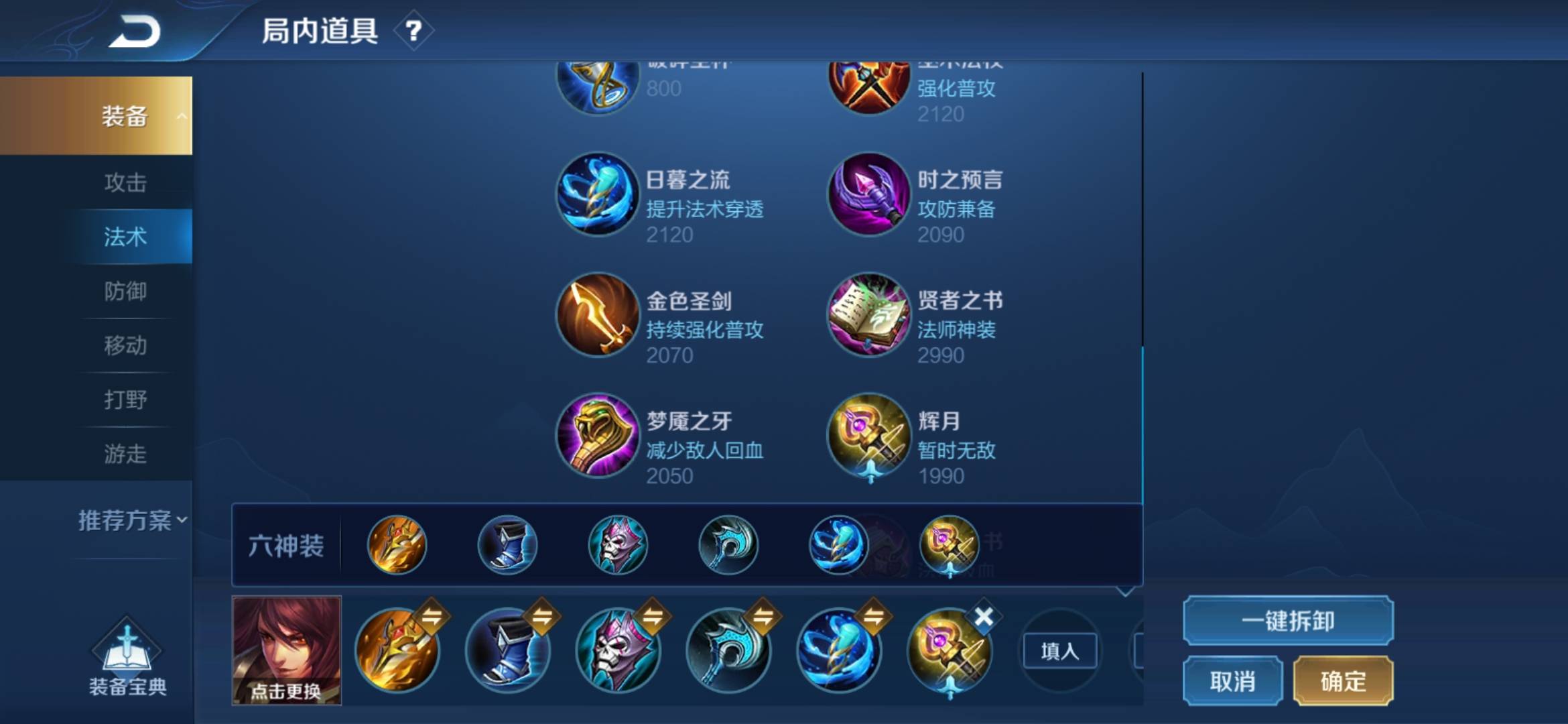Select the 辉月 item icon
Screen dimensions: 1568x724
pos(869,436)
